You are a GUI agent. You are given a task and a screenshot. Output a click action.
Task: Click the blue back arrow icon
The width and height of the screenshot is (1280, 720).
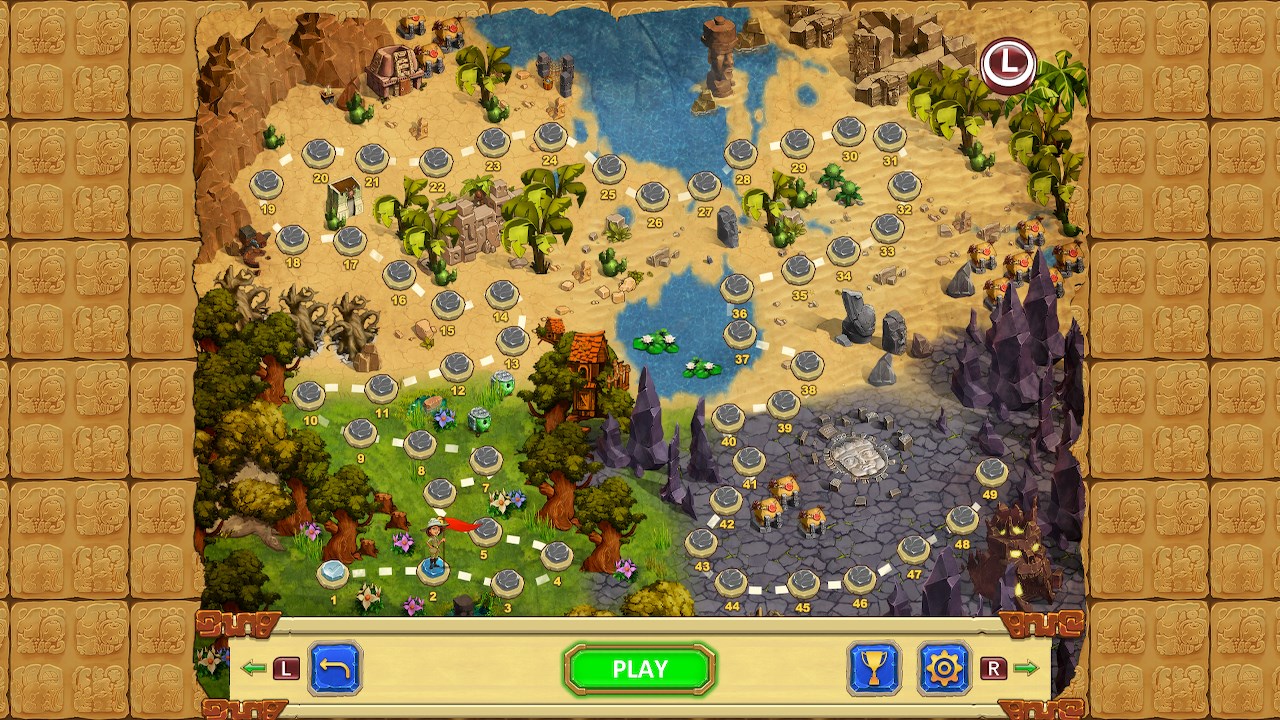(337, 668)
